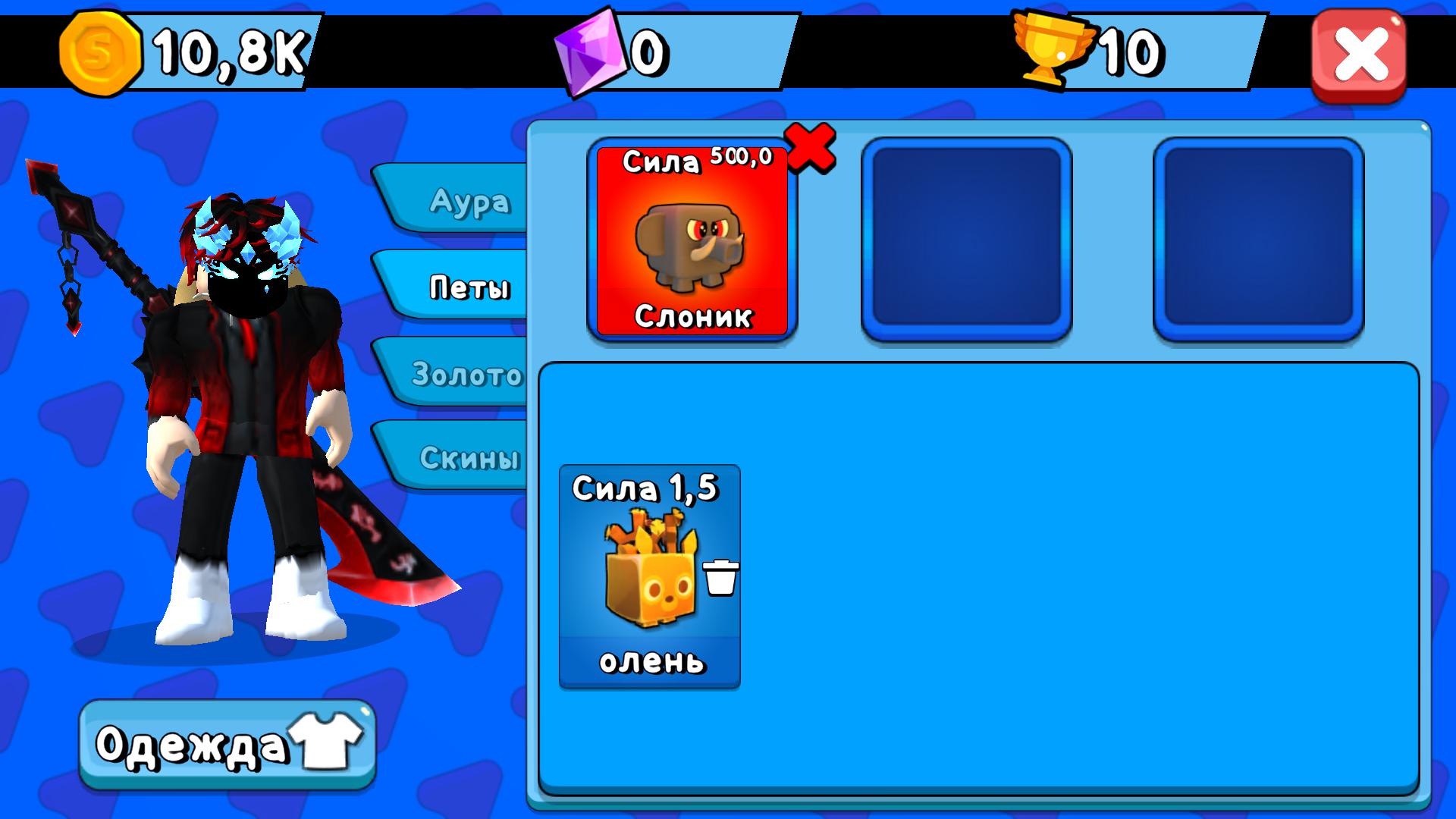Click the trash icon on the олень pet card
Viewport: 1456px width, 819px height.
coord(722,578)
